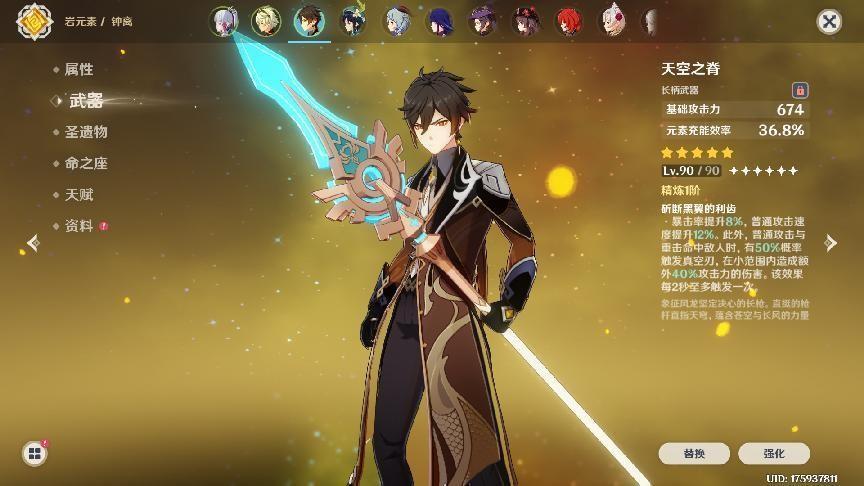
Task: Select the 武器 weapon menu entry
Action: click(x=86, y=100)
